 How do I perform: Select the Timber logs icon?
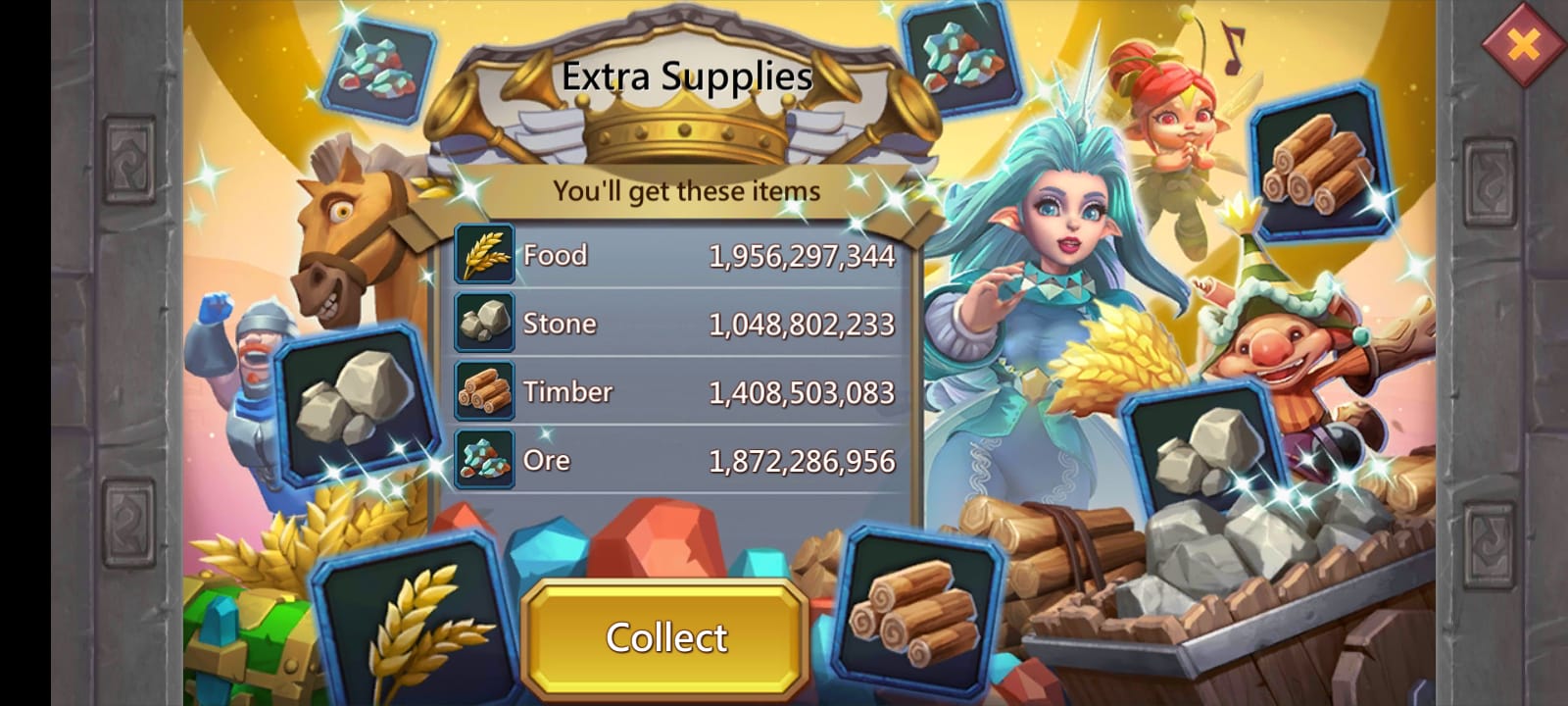484,391
